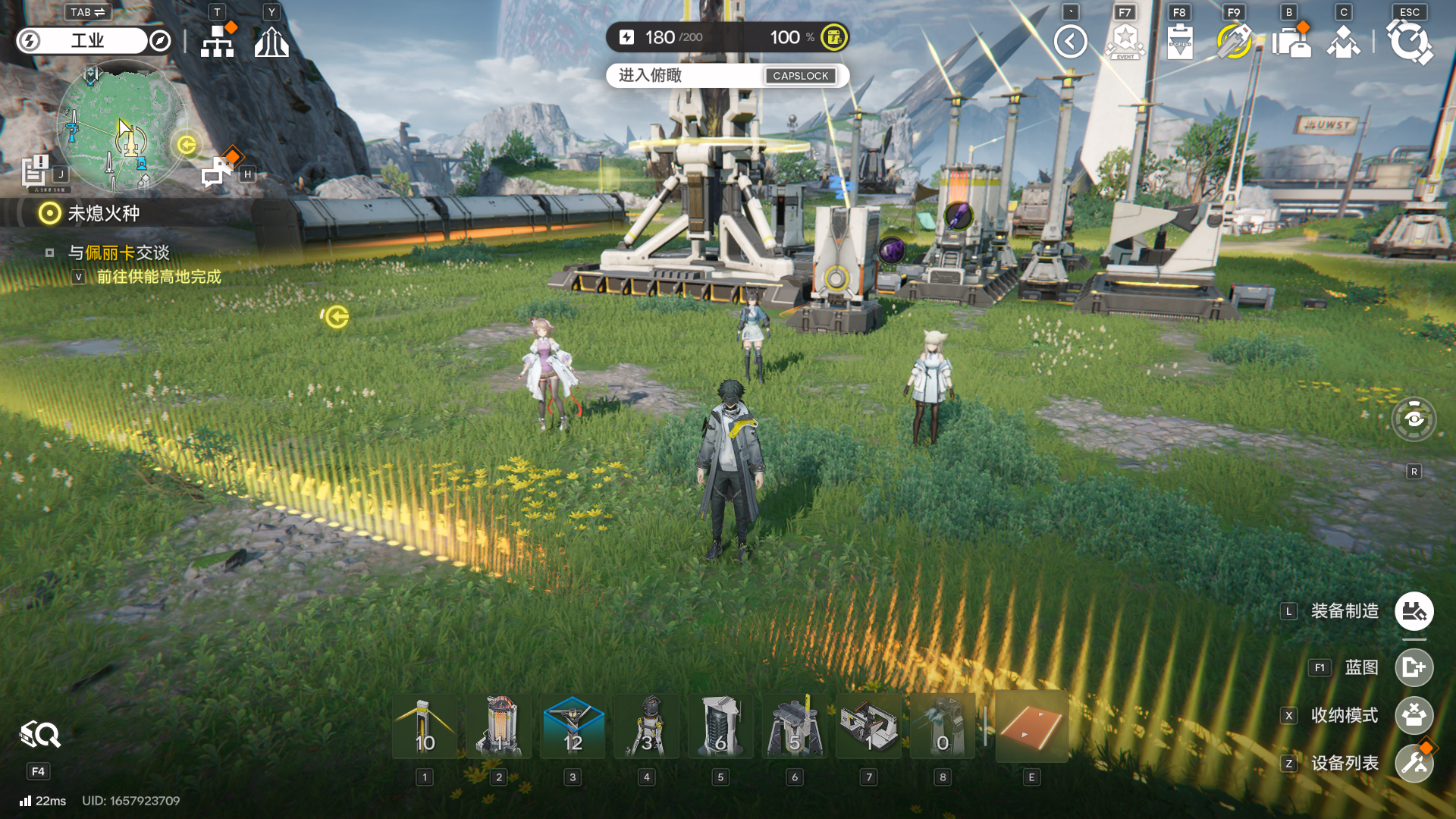Activate 收纳模式 storage mode
Viewport: 1456px width, 819px height.
(x=1414, y=715)
